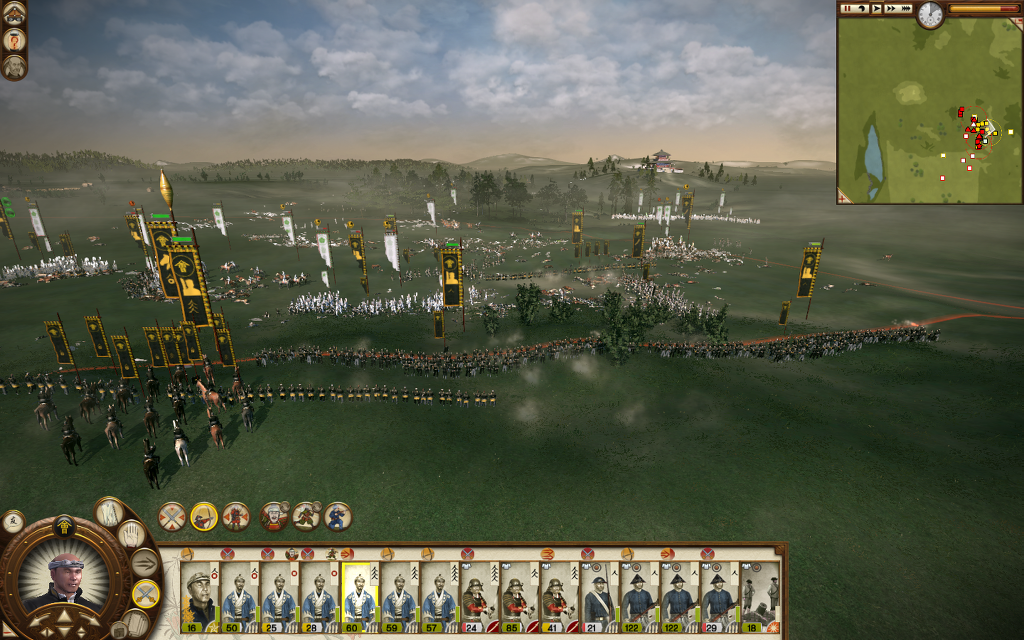This screenshot has height=640, width=1024.
Task: Select the armored samurai card numbered 85
Action: tap(519, 595)
